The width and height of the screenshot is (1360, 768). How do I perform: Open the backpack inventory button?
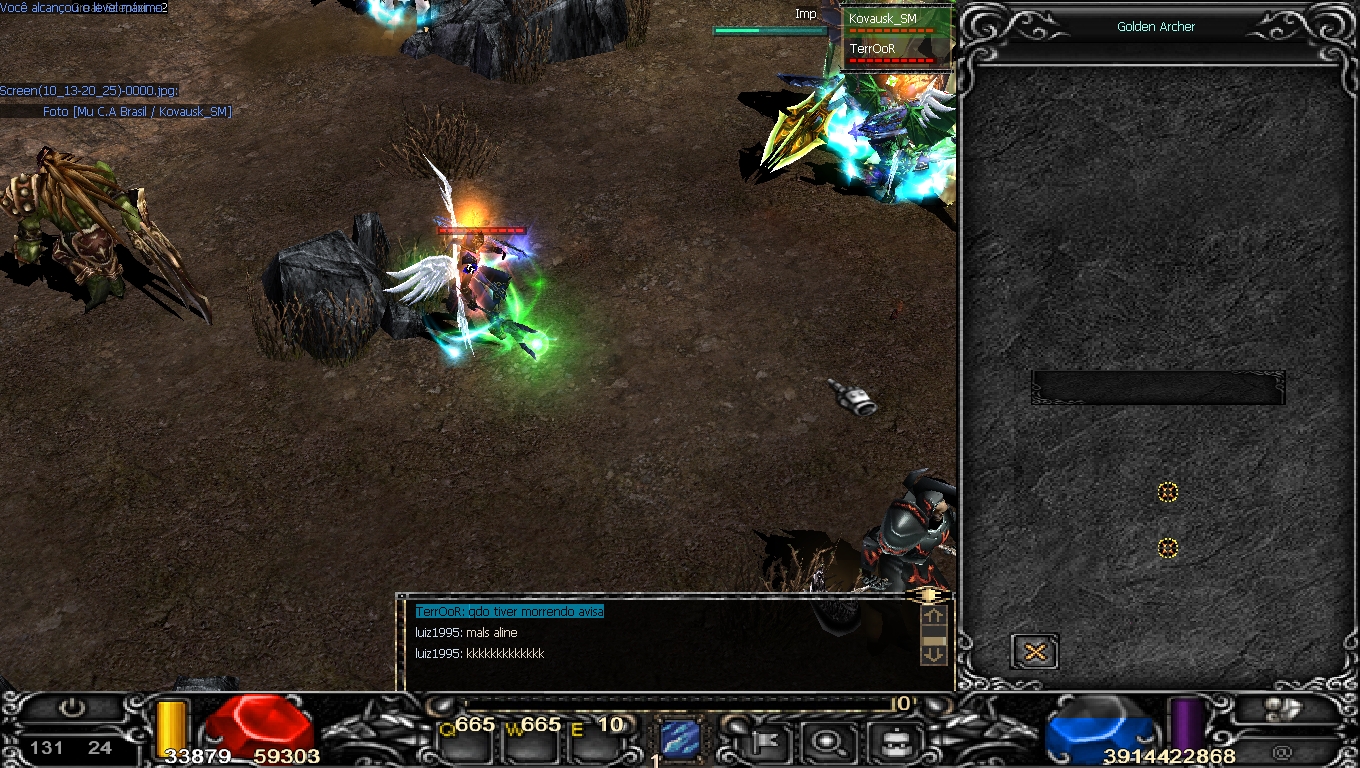click(889, 741)
